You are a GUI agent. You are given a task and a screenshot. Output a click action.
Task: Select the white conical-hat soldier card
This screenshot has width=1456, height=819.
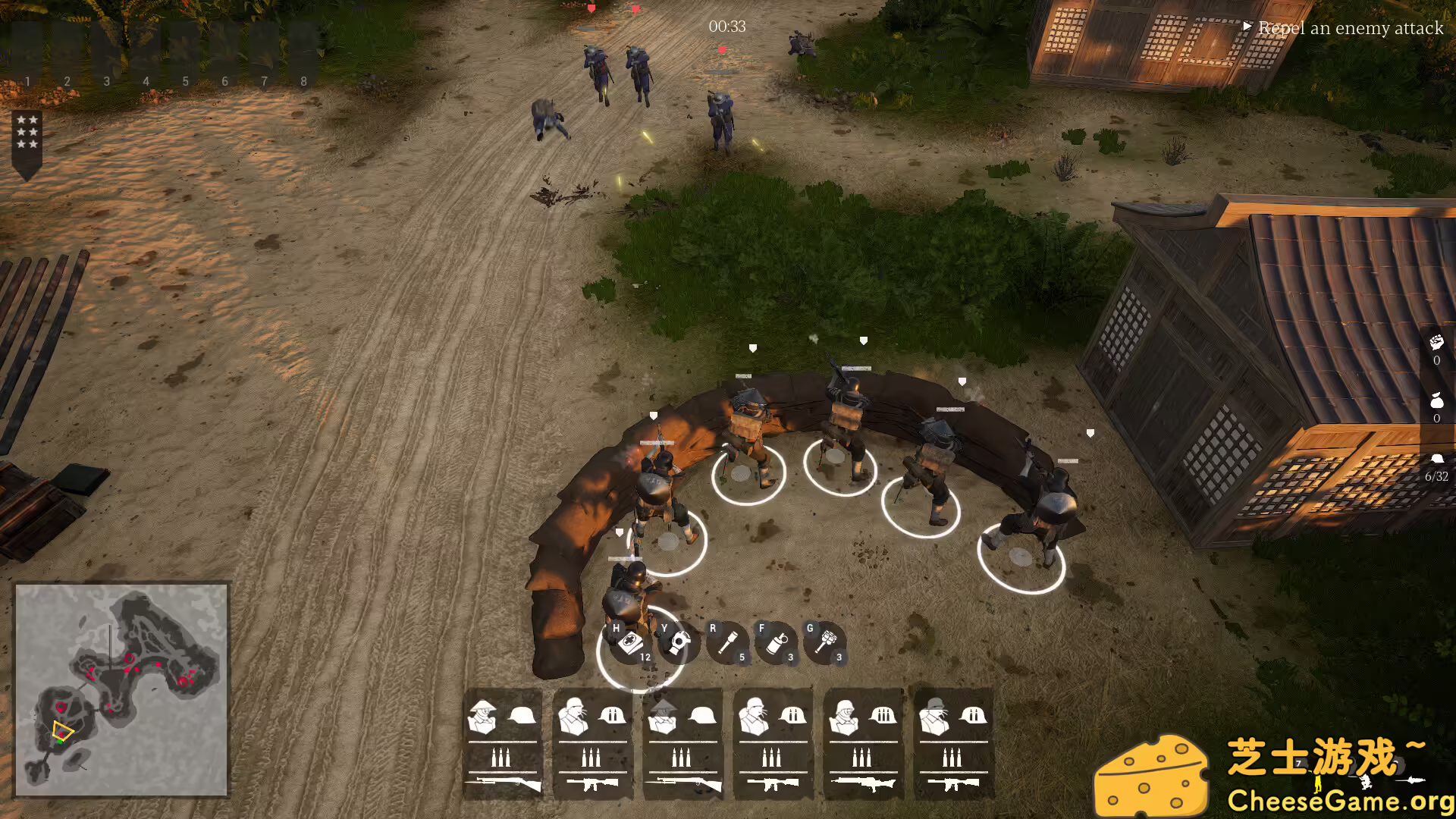click(503, 744)
